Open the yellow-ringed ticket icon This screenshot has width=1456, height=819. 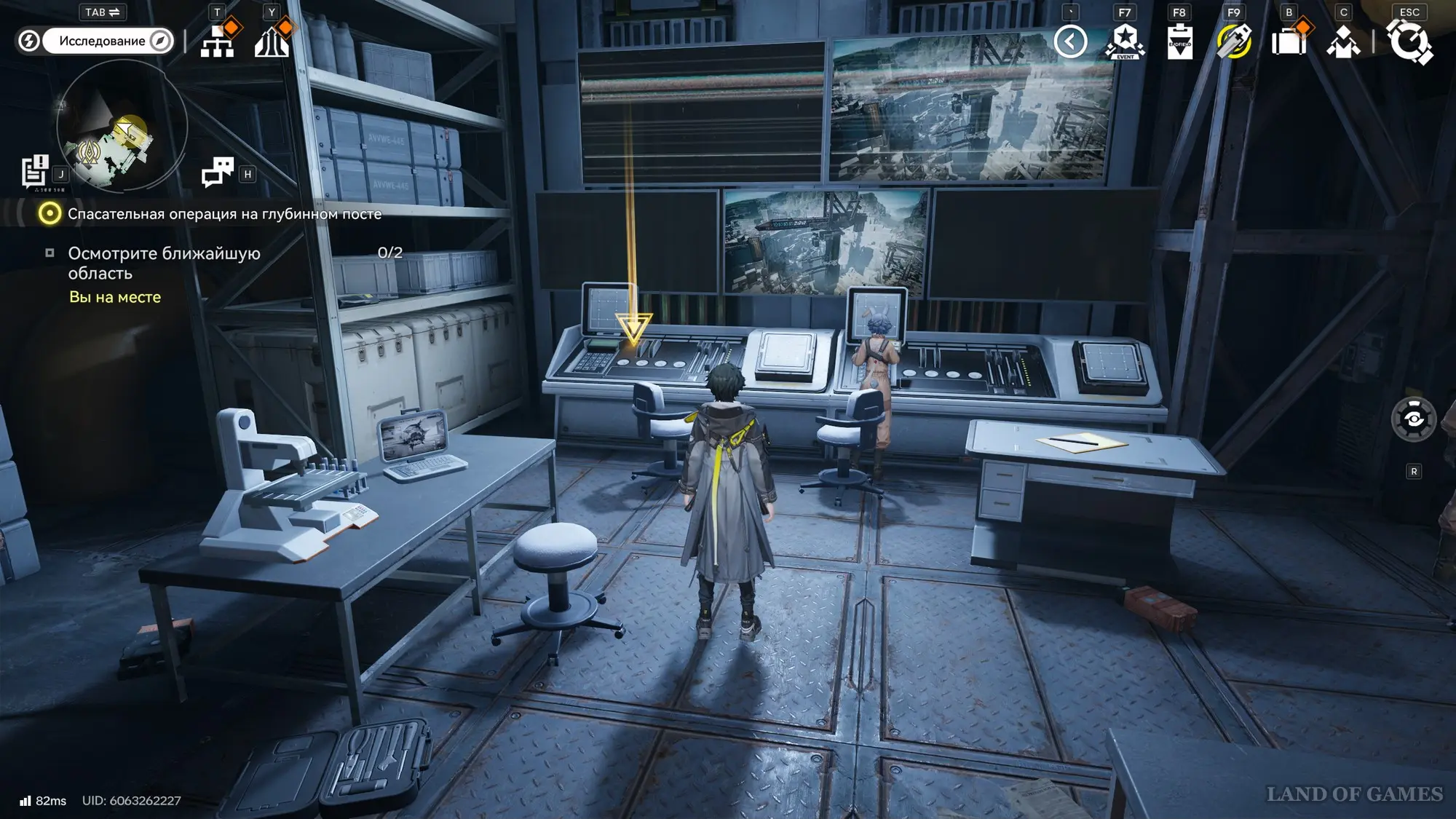tap(1234, 41)
